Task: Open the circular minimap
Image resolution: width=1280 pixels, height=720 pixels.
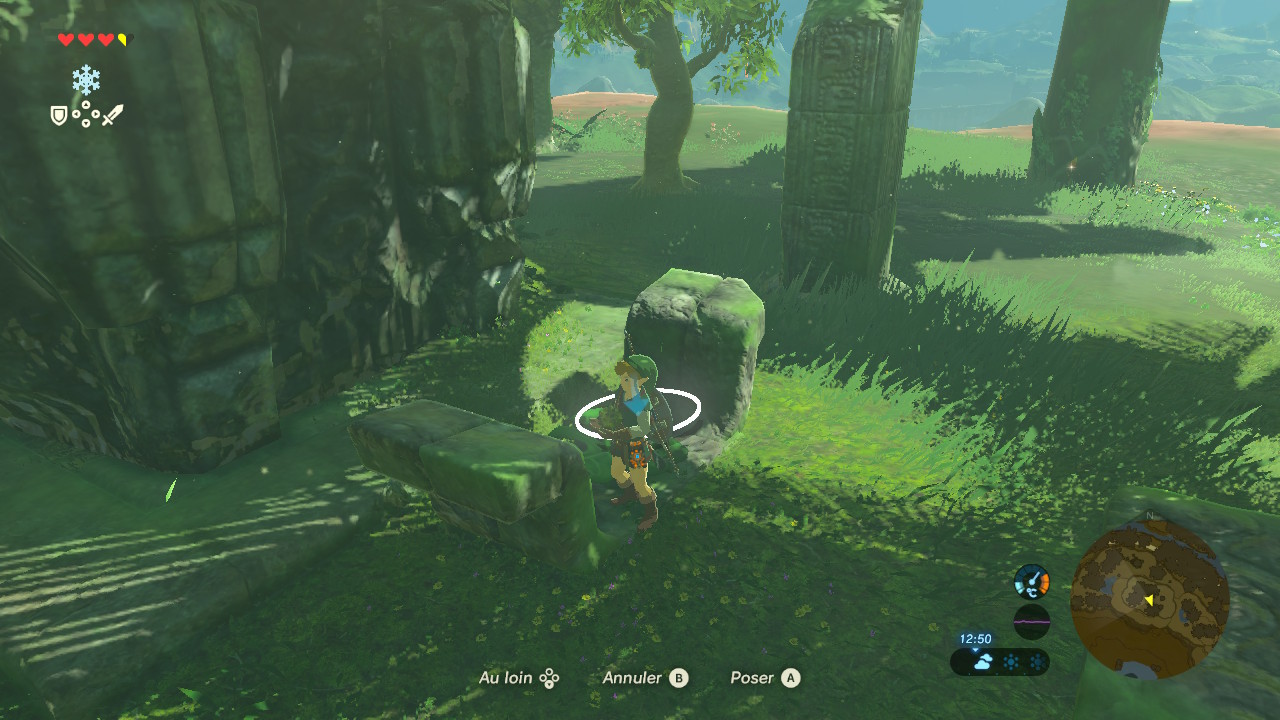Action: (x=1149, y=599)
